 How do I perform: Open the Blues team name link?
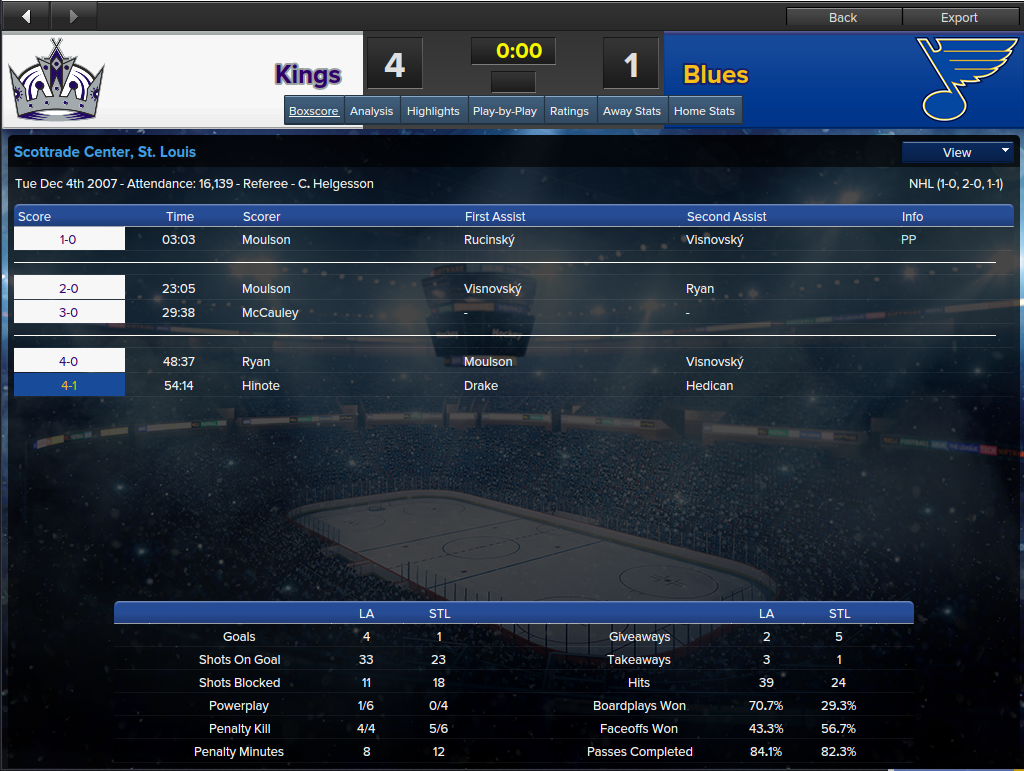coord(715,75)
